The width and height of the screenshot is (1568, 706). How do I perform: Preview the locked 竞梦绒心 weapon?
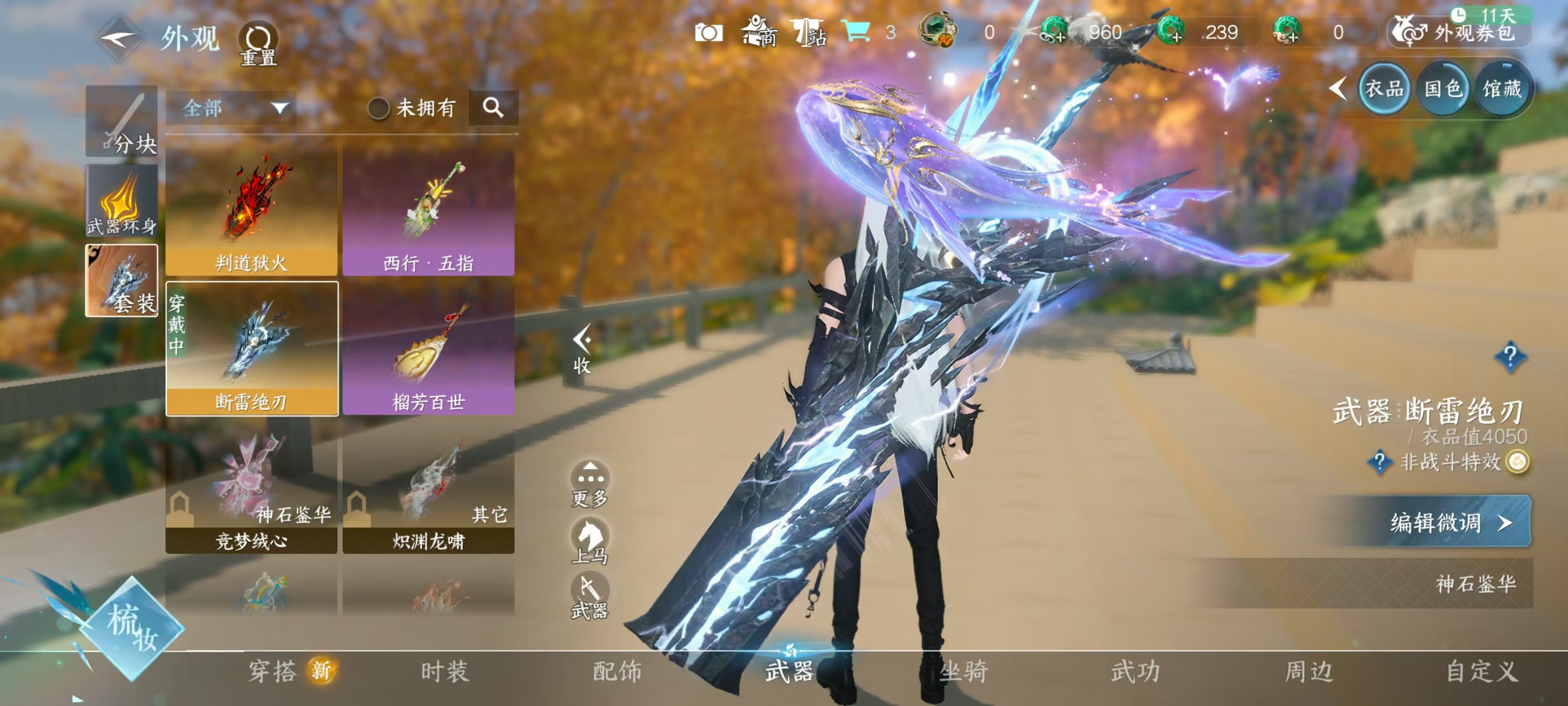tap(251, 487)
